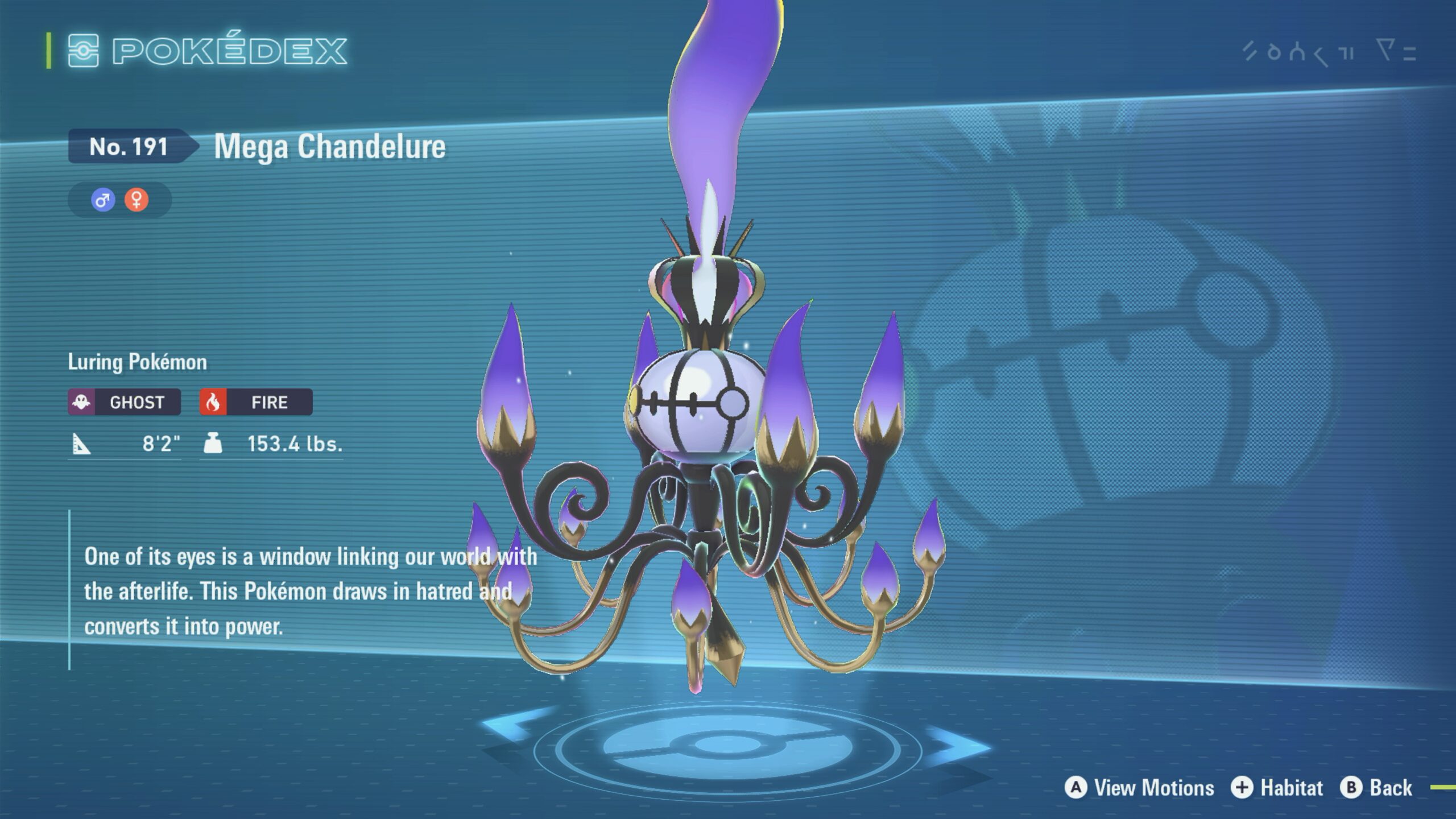Open View Motions for Mega Chandelure
The height and width of the screenshot is (819, 1456).
1139,788
